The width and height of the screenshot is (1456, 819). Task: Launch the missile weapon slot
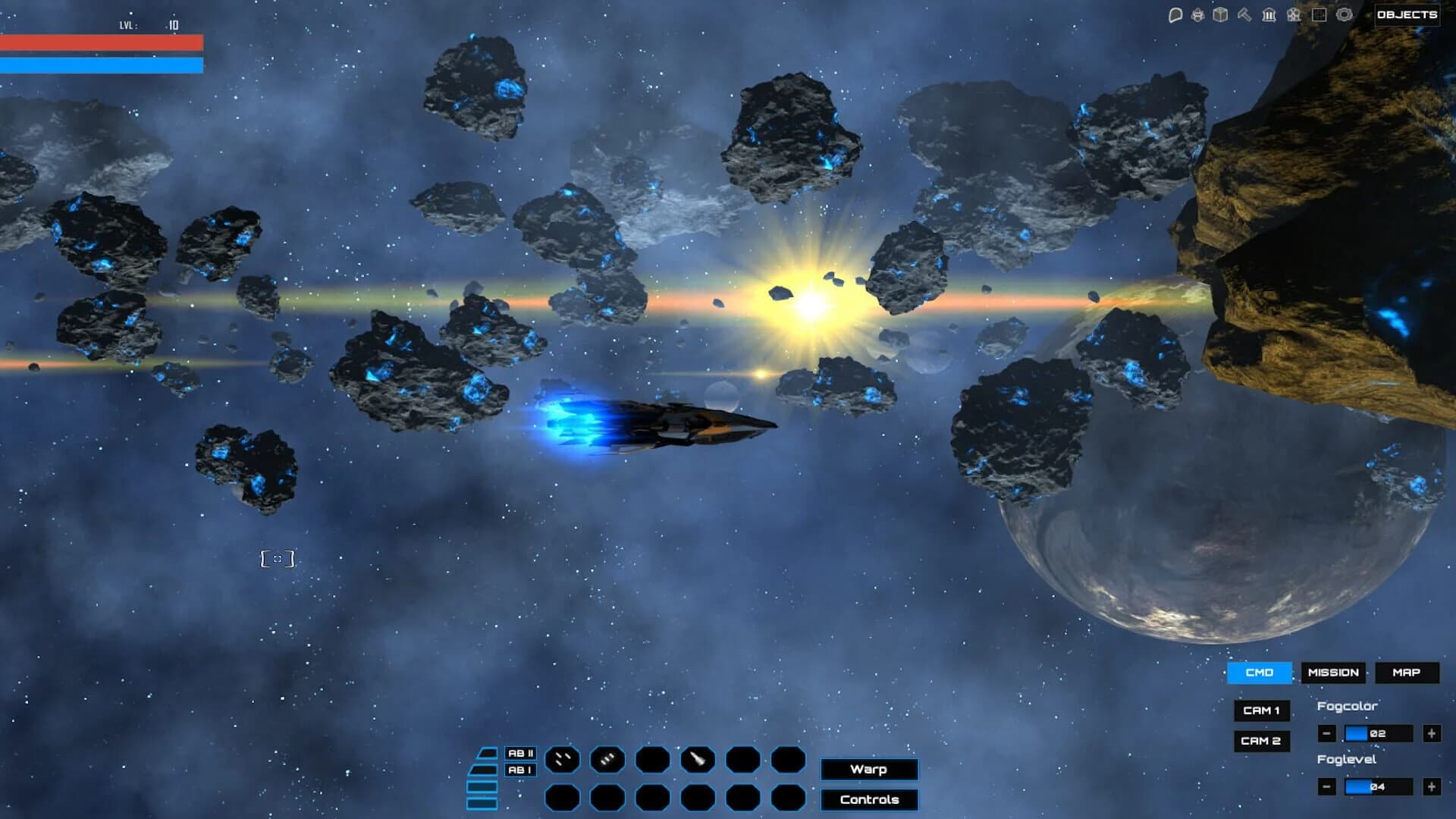pos(698,759)
